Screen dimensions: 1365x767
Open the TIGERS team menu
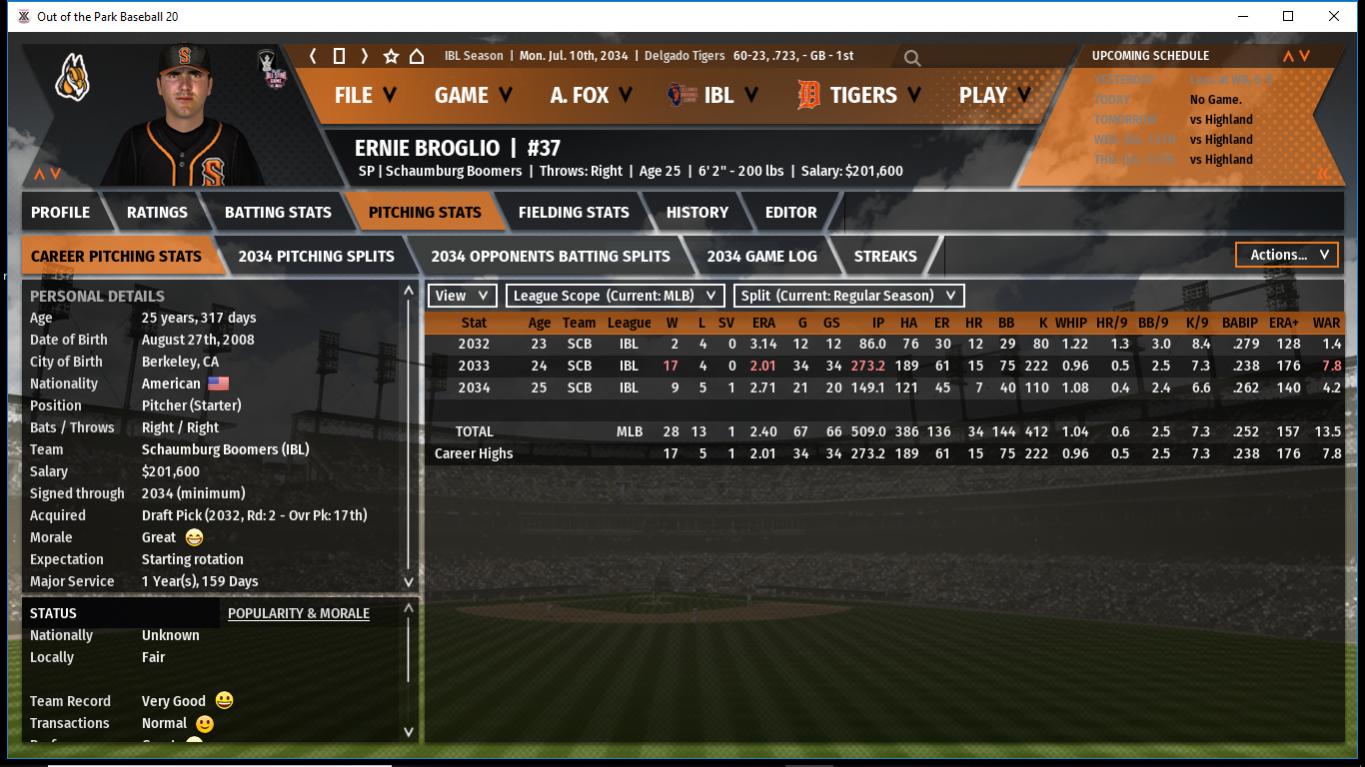859,95
